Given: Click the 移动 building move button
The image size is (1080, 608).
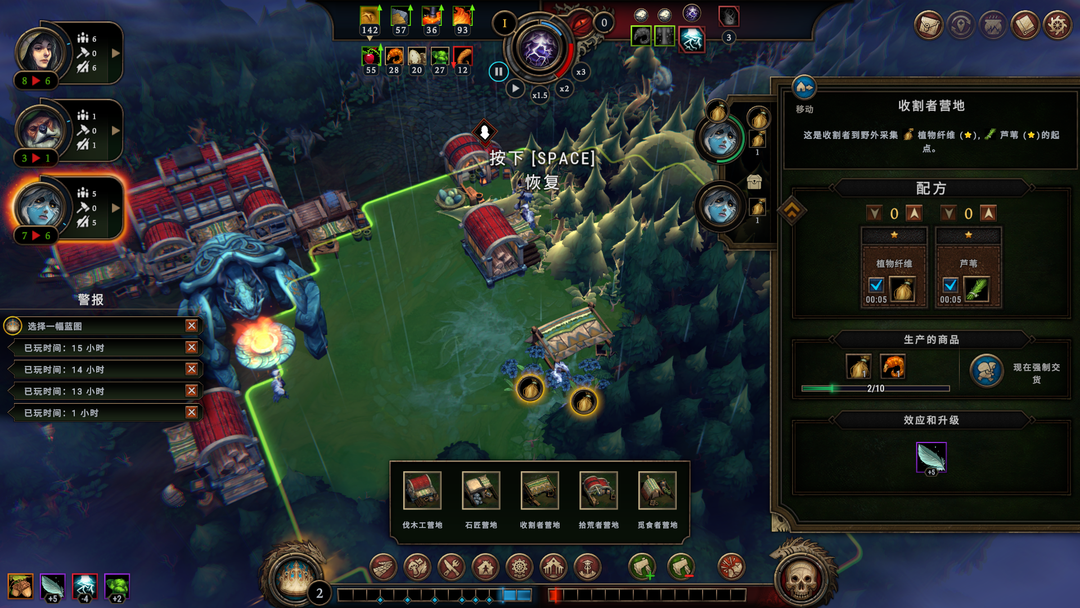Looking at the screenshot, I should coord(804,88).
